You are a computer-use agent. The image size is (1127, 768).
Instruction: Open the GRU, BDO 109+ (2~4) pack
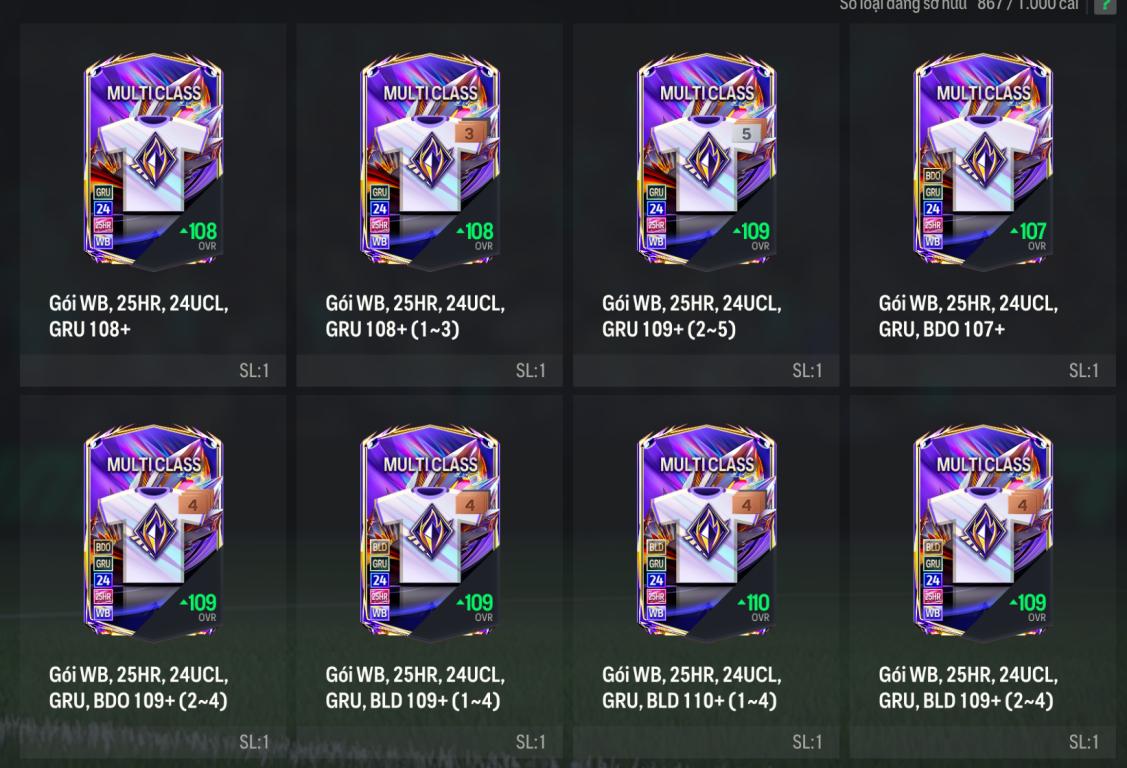click(x=153, y=532)
